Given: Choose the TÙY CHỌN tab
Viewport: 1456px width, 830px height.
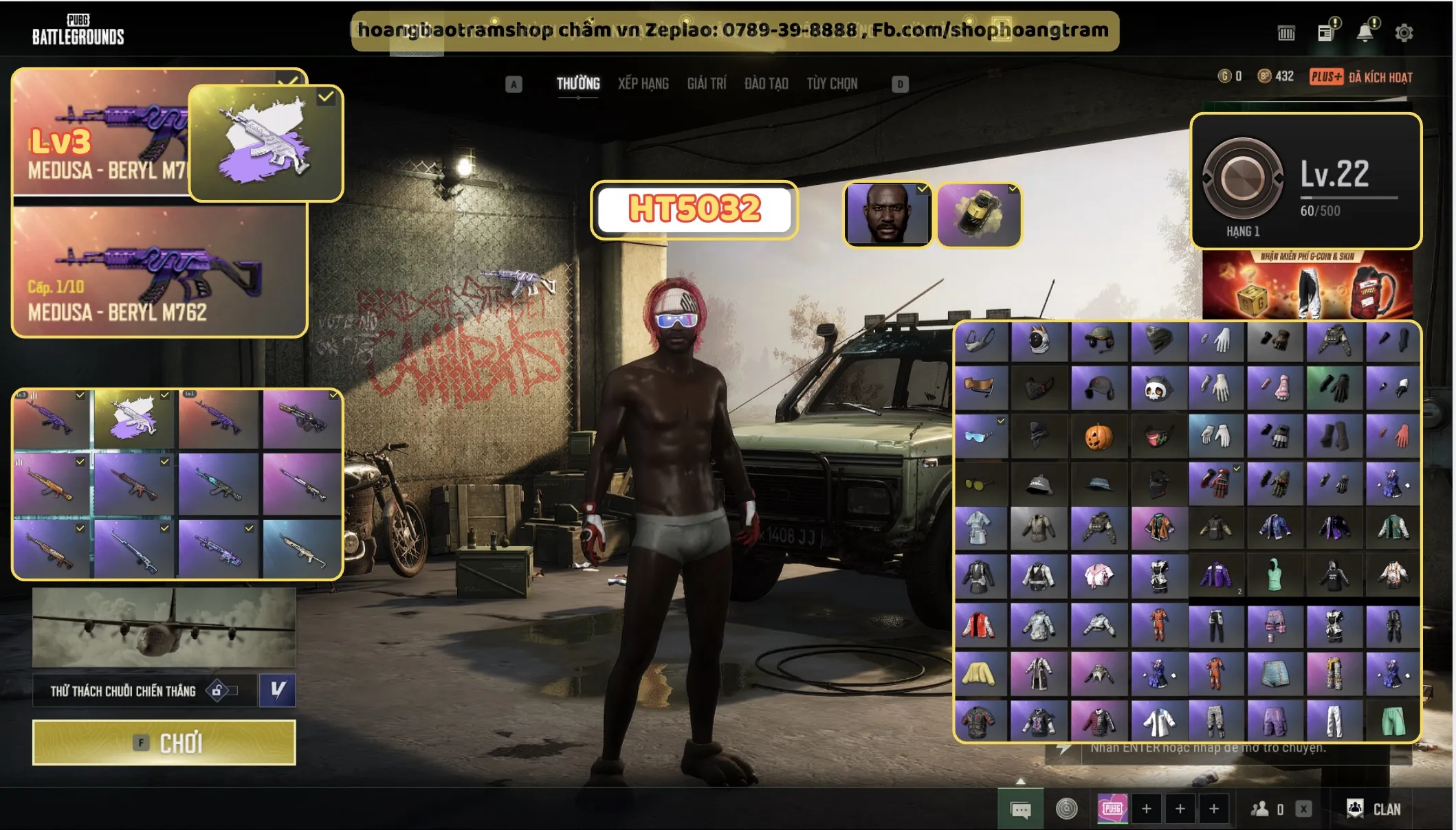Looking at the screenshot, I should click(832, 84).
